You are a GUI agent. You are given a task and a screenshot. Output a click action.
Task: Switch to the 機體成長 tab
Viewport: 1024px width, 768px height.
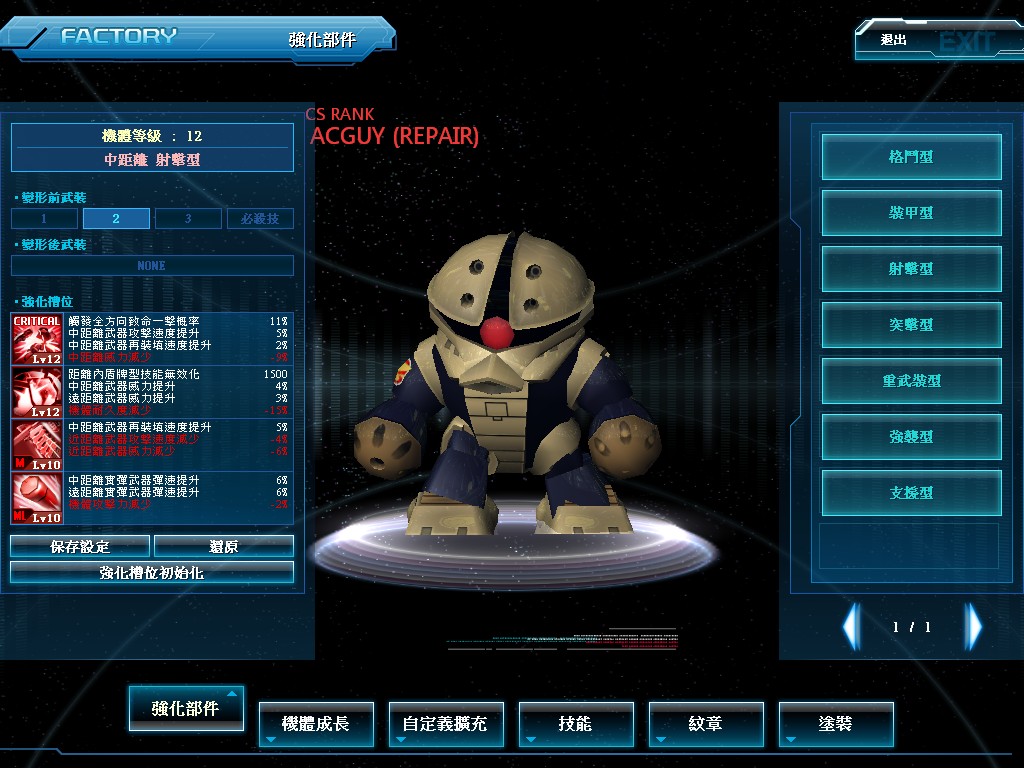tap(316, 723)
